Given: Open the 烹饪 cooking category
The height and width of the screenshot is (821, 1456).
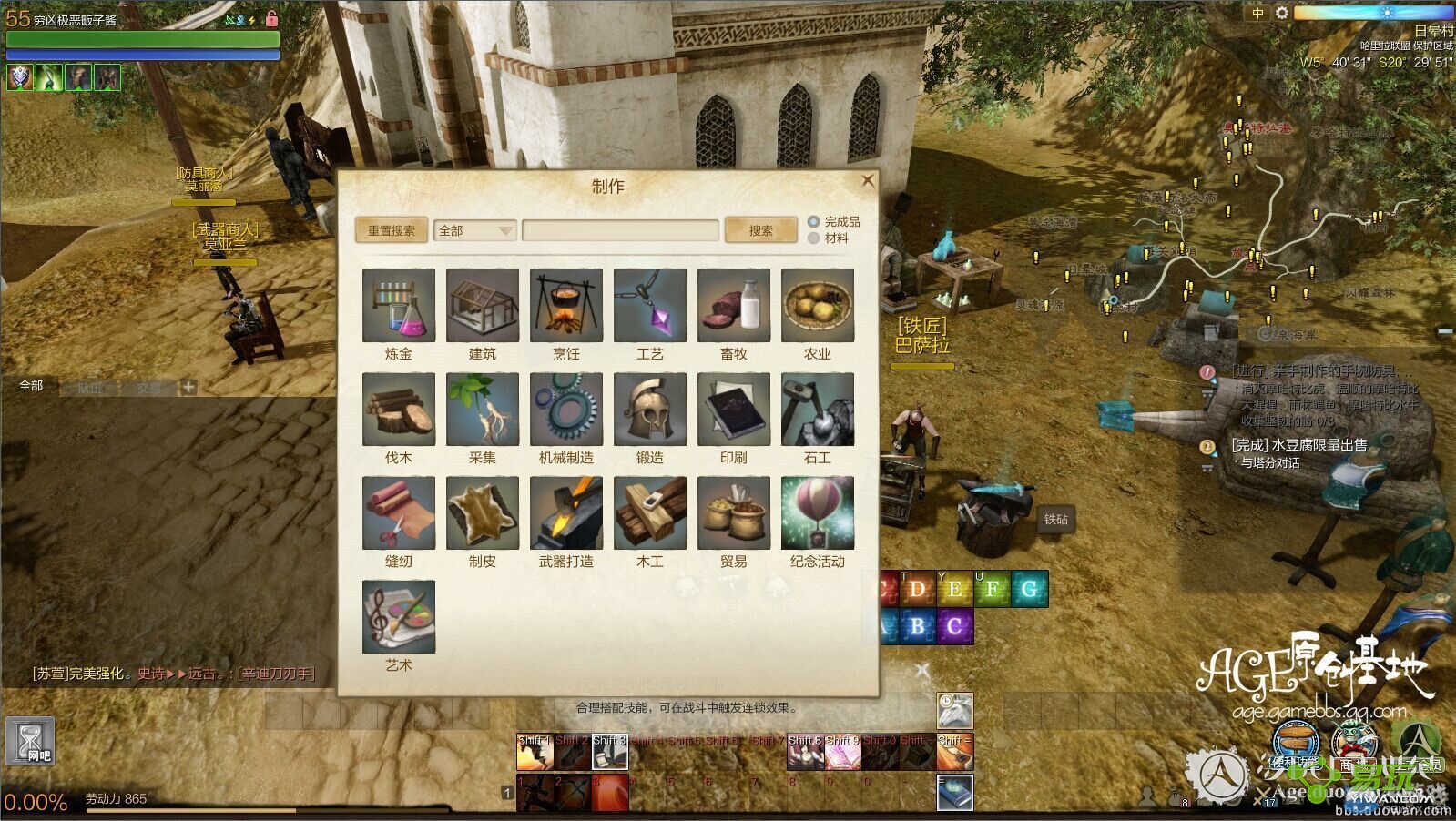Looking at the screenshot, I should (x=566, y=305).
